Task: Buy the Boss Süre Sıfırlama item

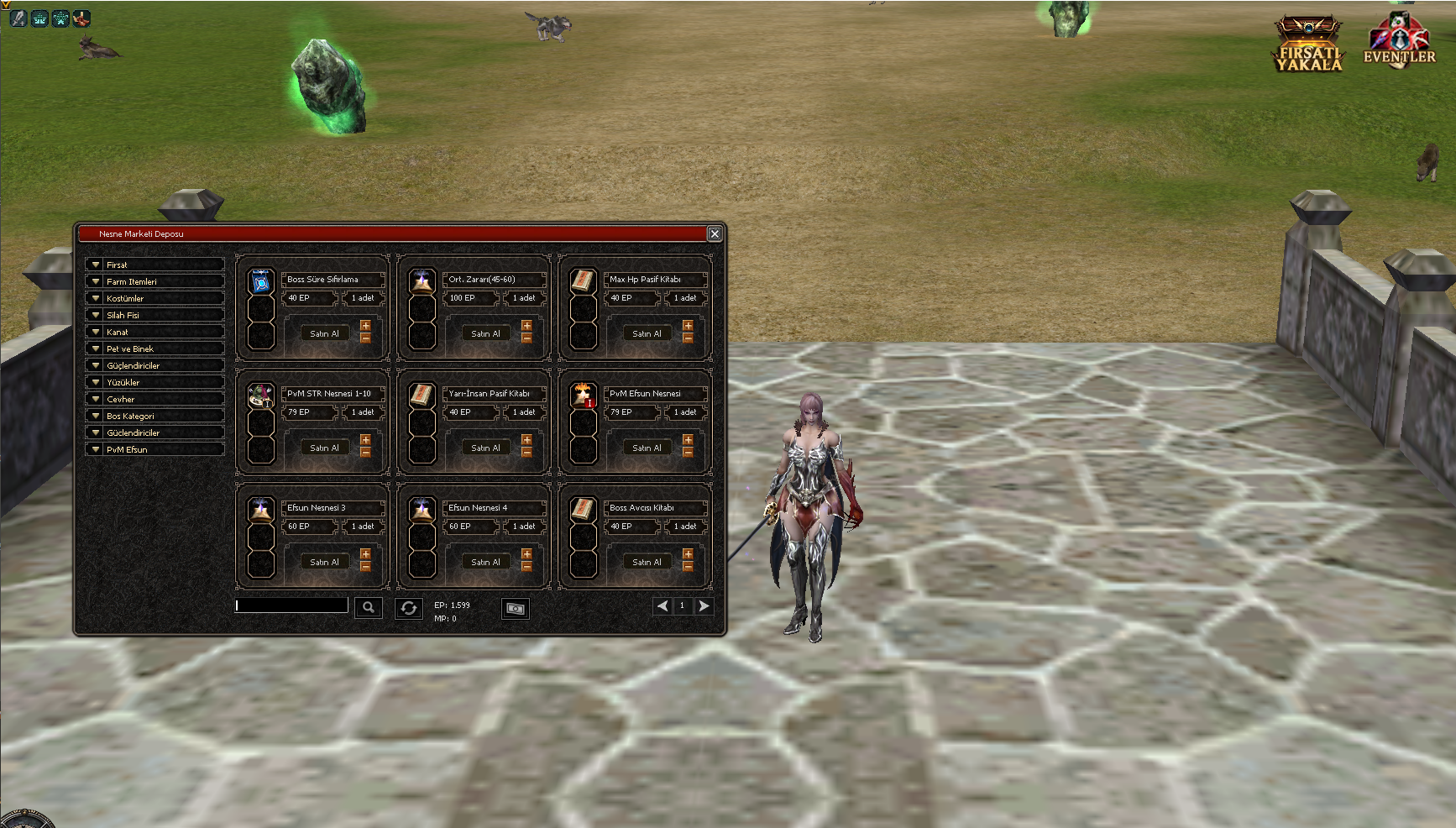Action: (x=324, y=333)
